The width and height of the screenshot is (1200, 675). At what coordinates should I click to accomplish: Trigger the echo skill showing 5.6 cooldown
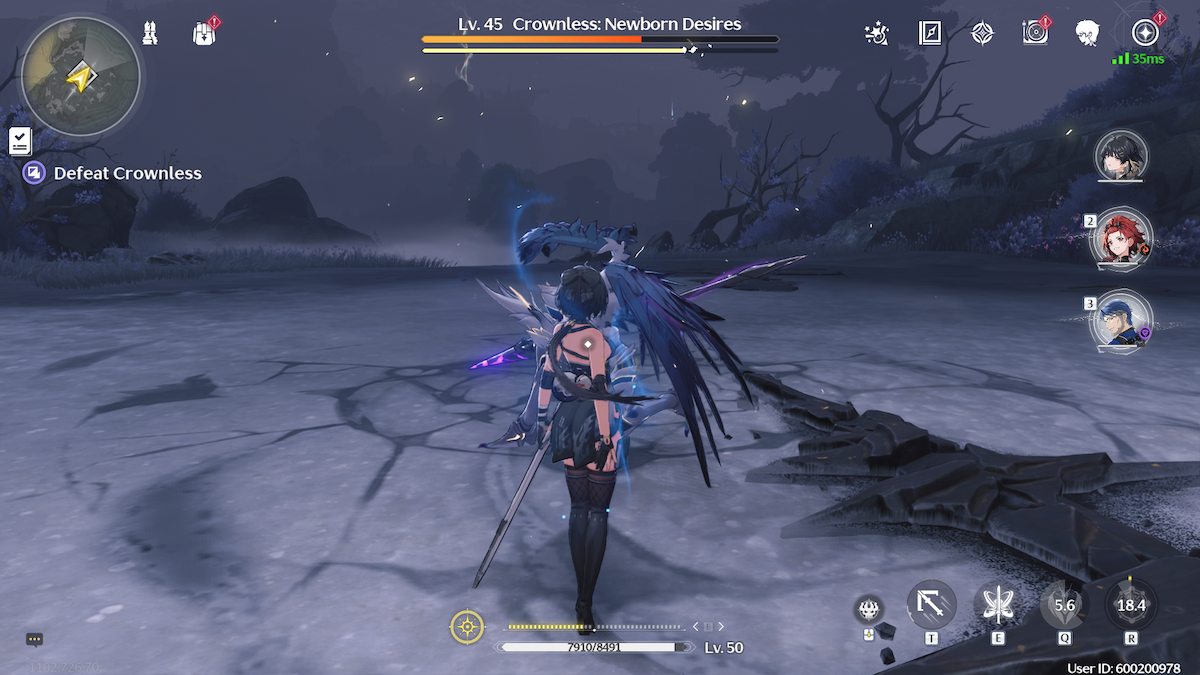1064,604
